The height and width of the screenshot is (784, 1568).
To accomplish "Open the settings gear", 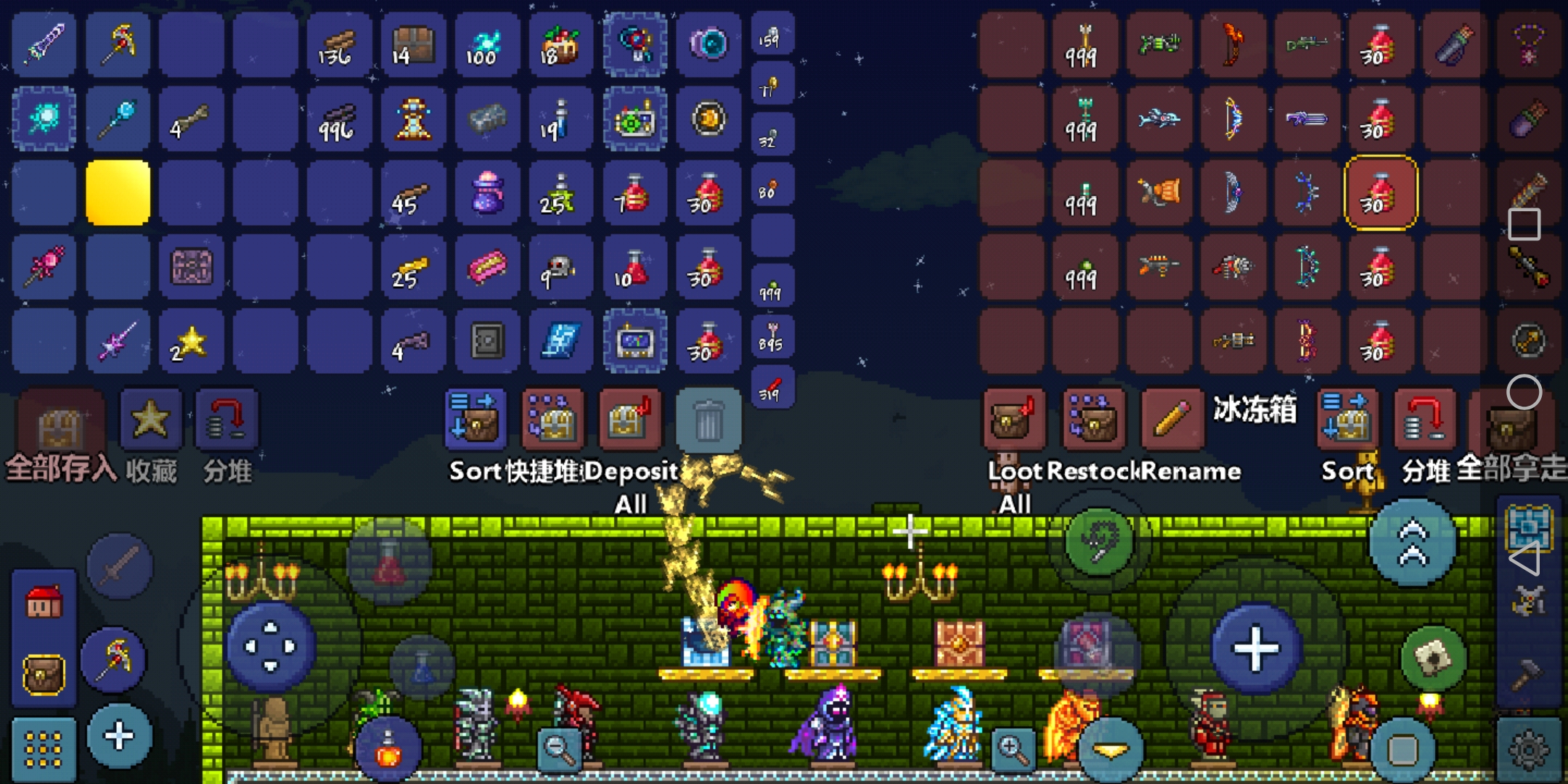I will coord(1528,749).
